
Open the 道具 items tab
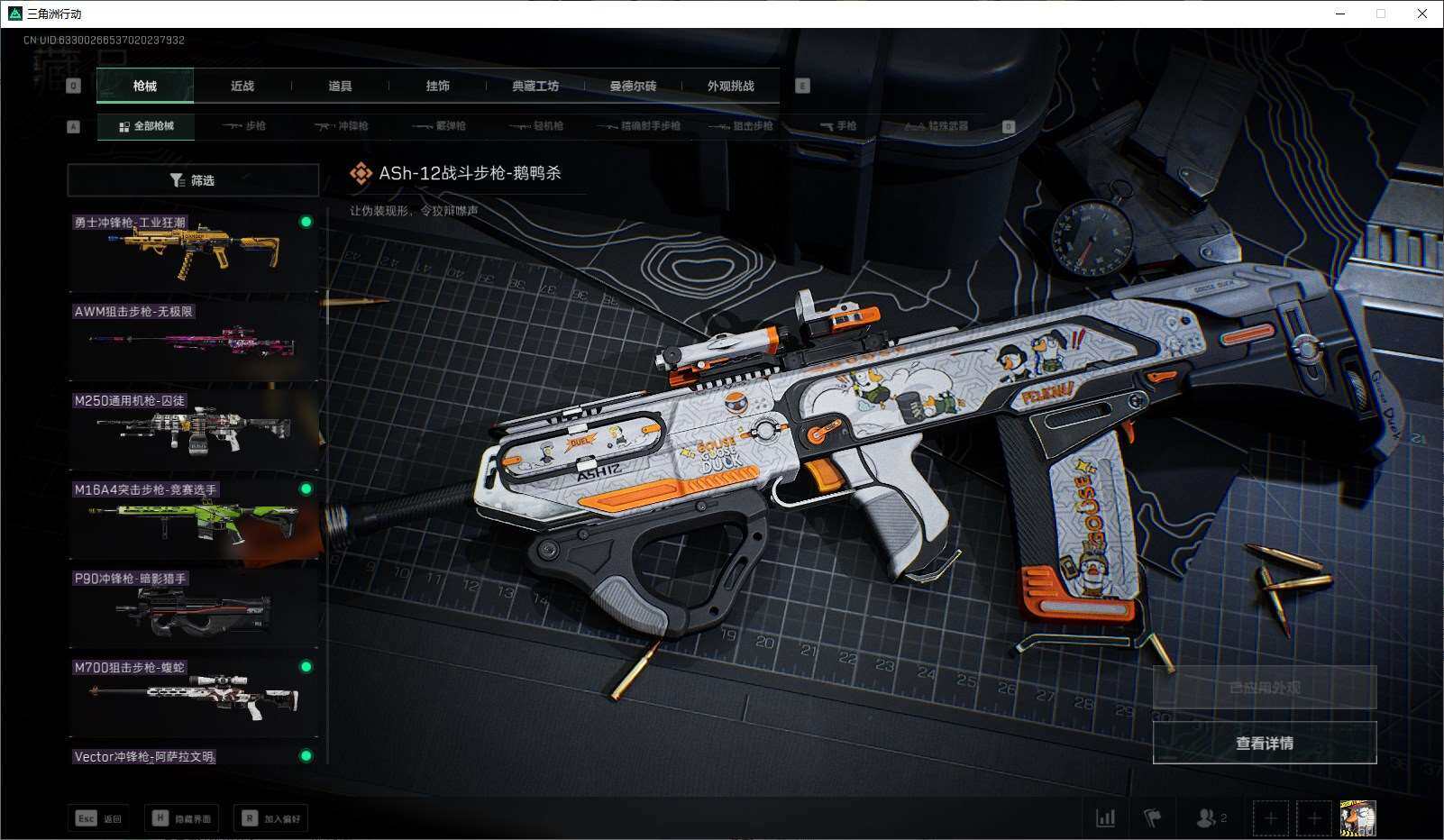click(340, 86)
